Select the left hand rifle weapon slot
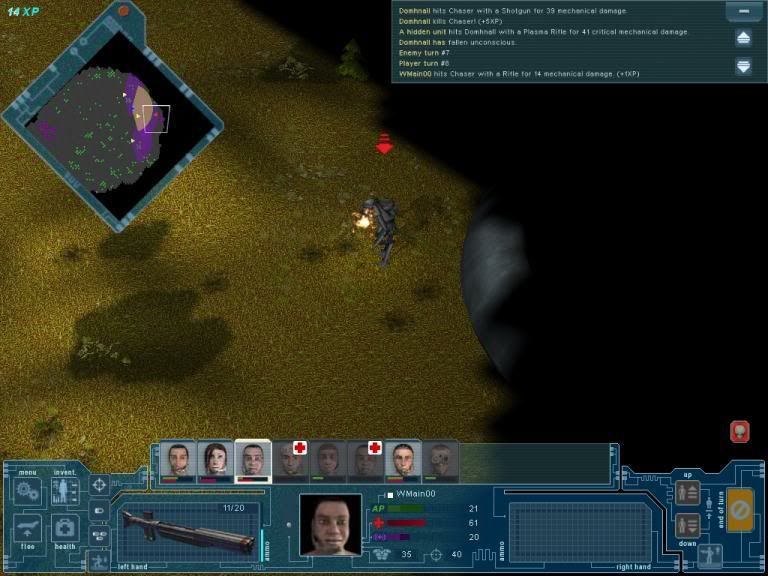Image resolution: width=768 pixels, height=576 pixels. click(185, 528)
